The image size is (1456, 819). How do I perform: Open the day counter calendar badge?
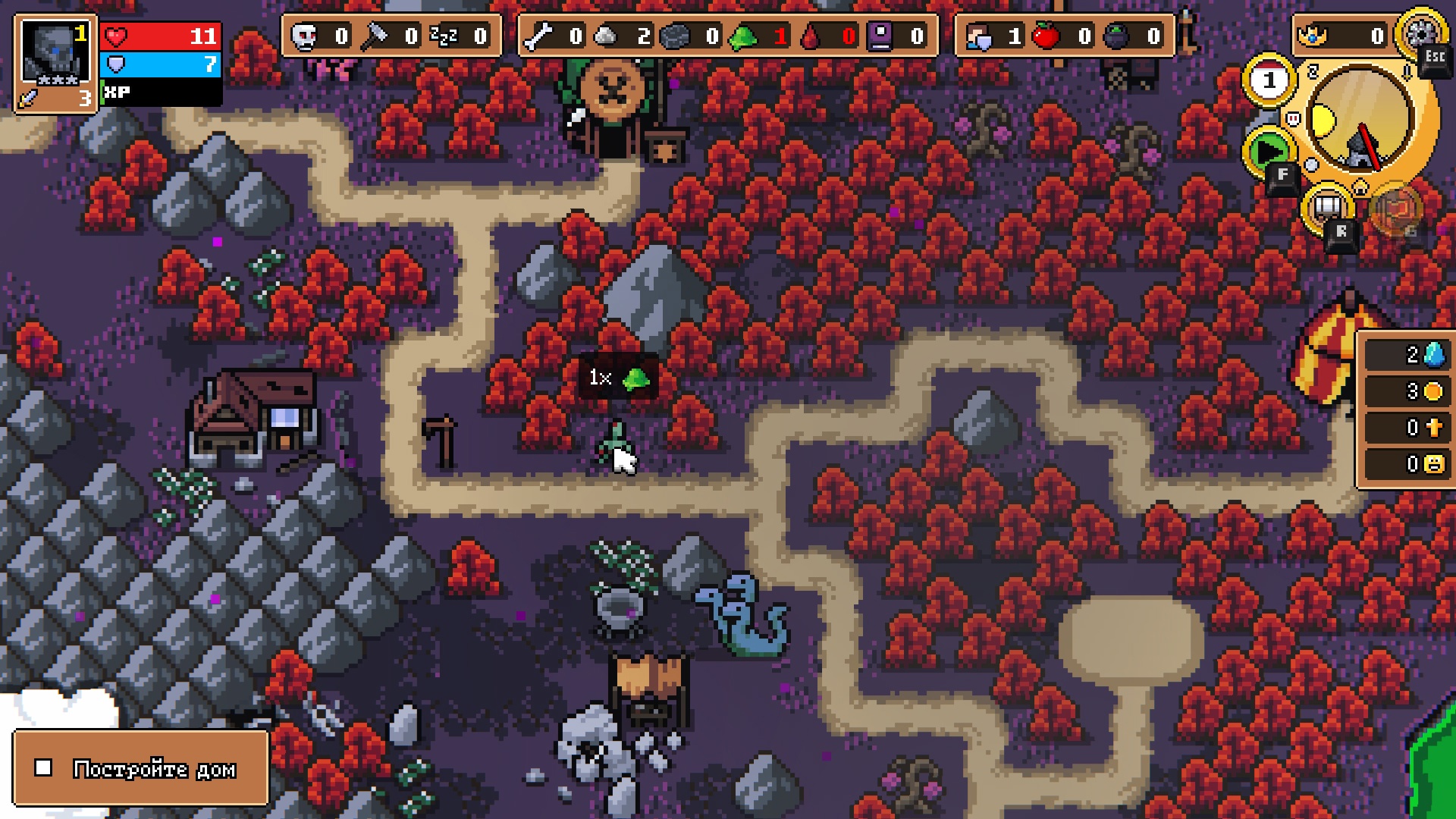click(1269, 80)
